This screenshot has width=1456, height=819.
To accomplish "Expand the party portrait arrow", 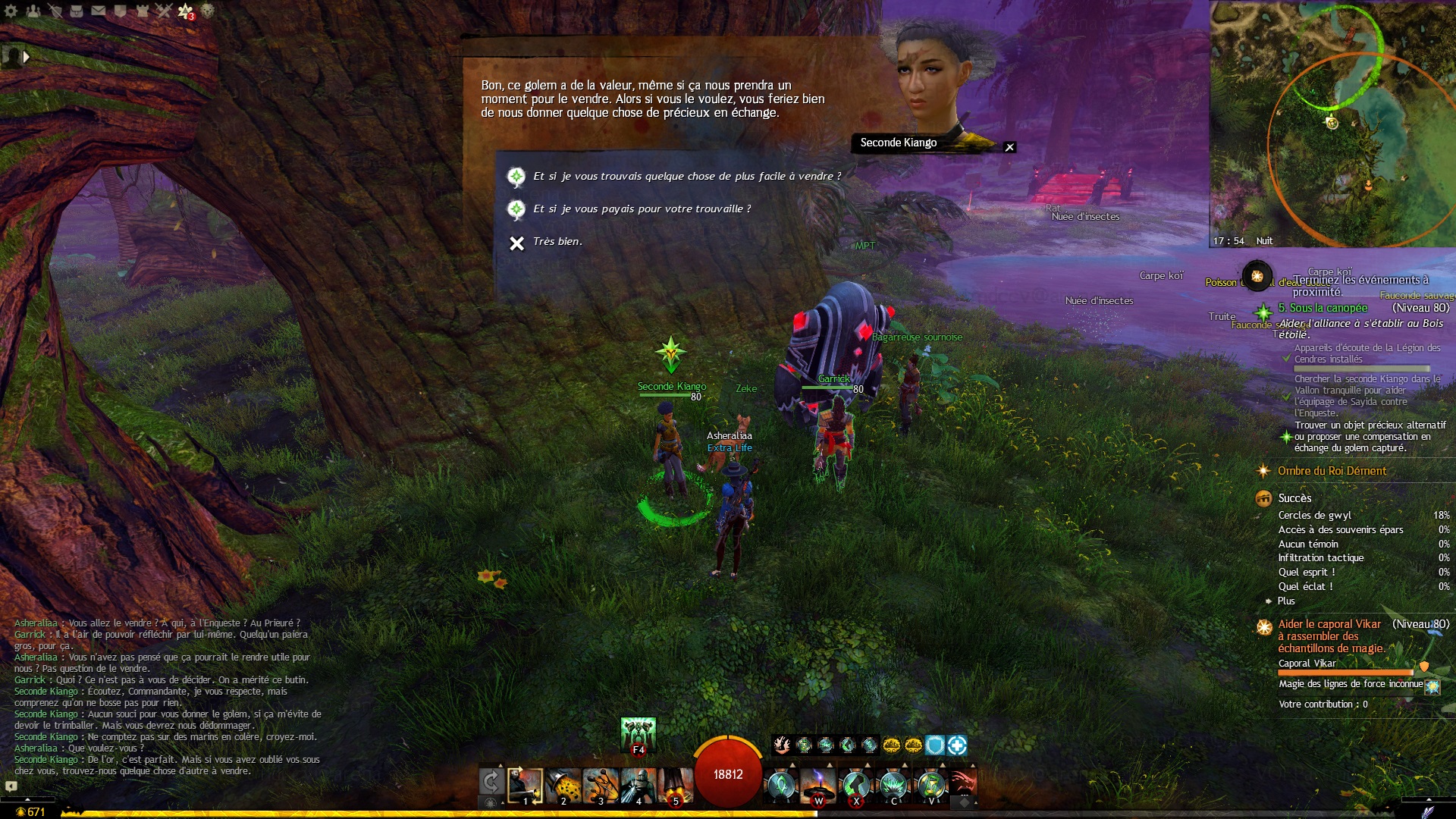I will click(x=27, y=57).
